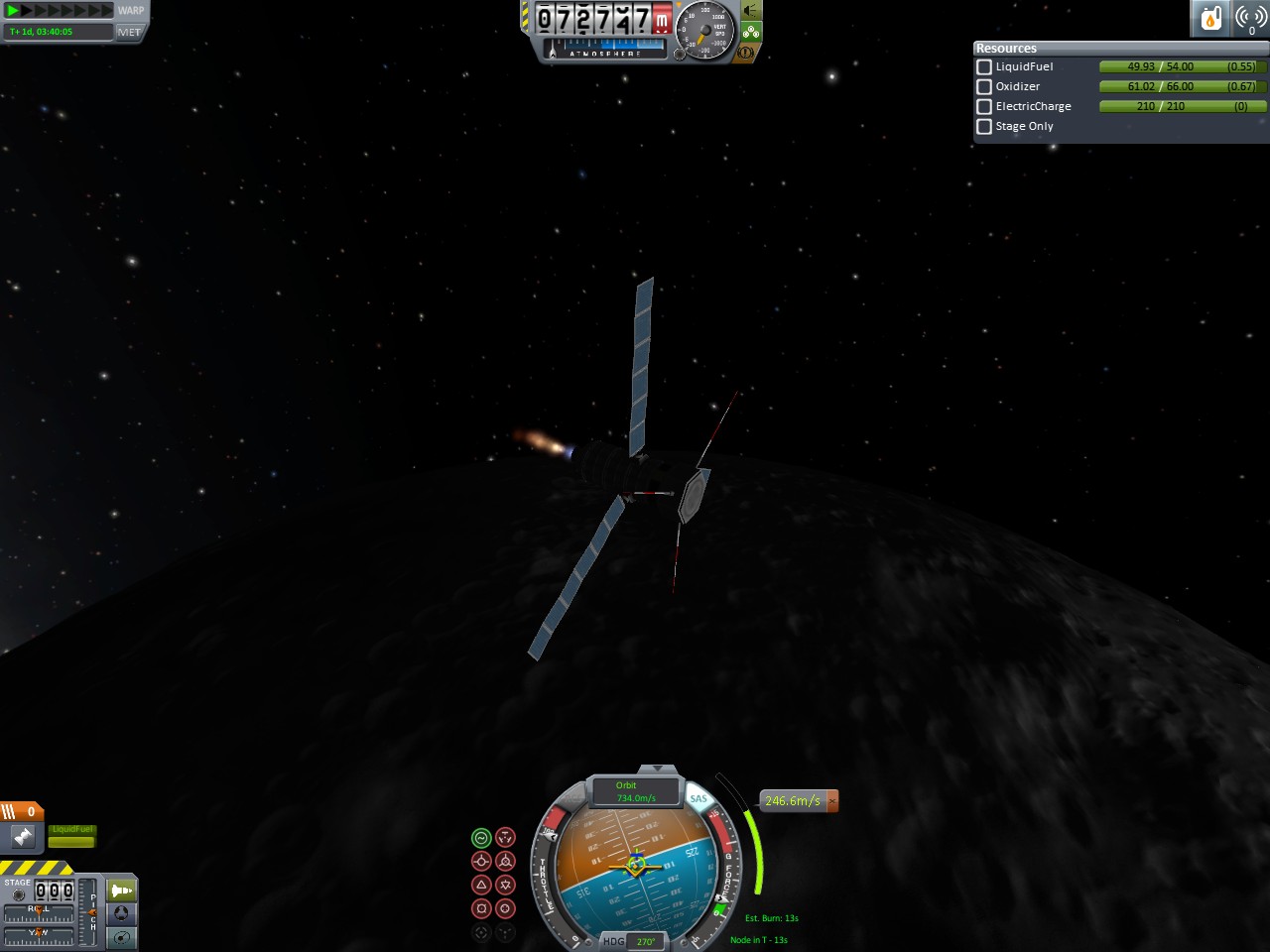
Task: Click the antenna signal toolbar icon
Action: 1250,18
